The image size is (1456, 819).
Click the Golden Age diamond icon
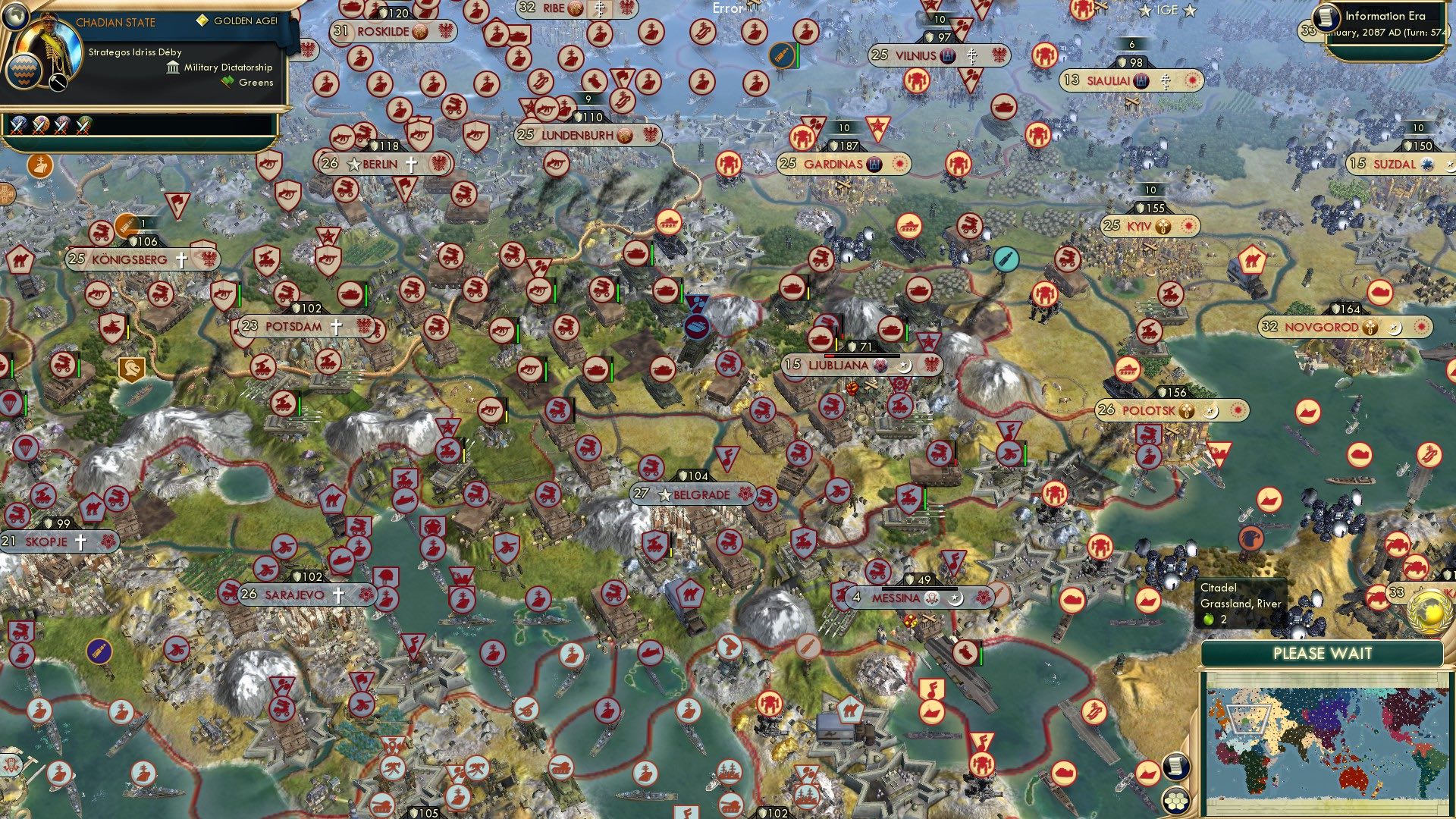click(202, 20)
